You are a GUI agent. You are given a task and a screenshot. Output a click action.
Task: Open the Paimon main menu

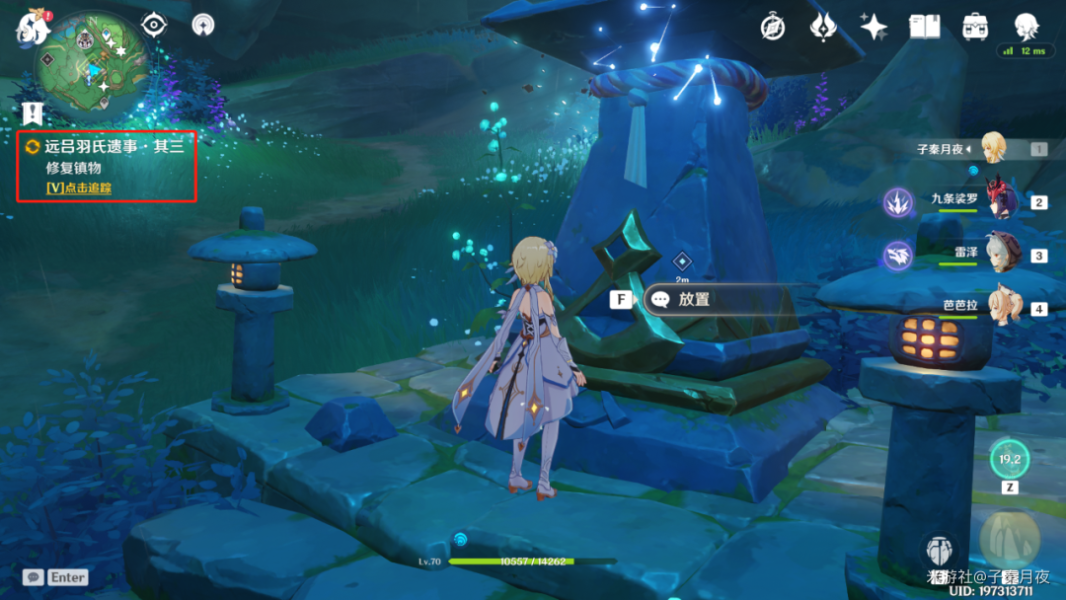[32, 28]
